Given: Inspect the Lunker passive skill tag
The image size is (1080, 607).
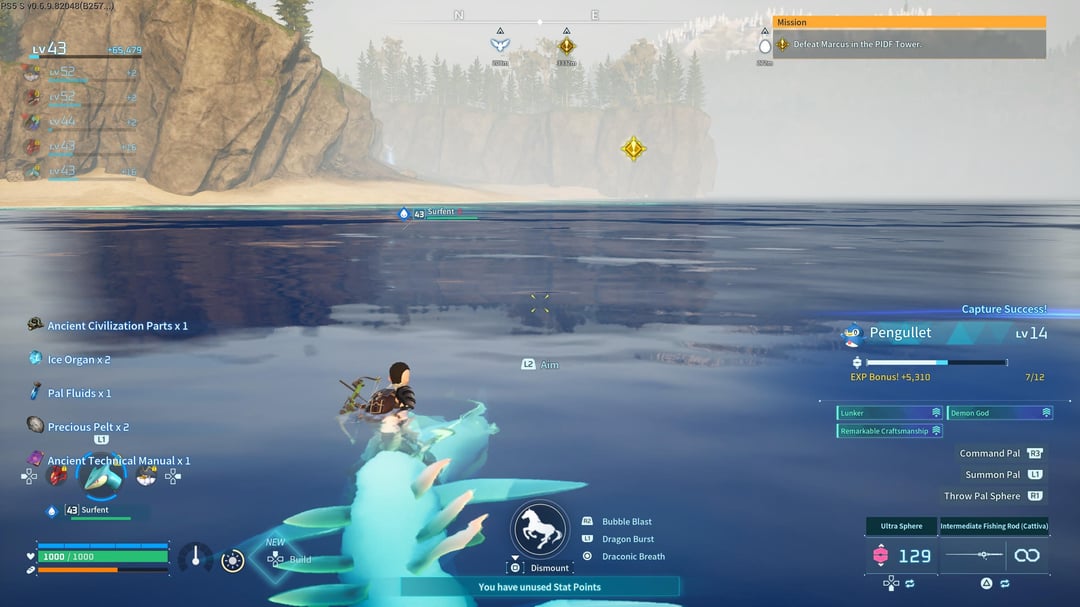Looking at the screenshot, I should point(889,412).
